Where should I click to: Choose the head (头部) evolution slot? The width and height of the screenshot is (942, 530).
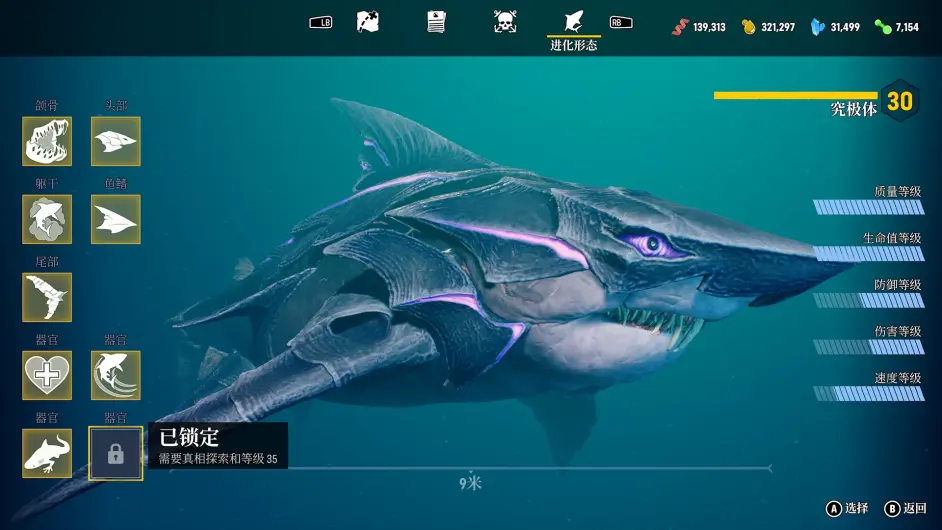click(x=116, y=142)
